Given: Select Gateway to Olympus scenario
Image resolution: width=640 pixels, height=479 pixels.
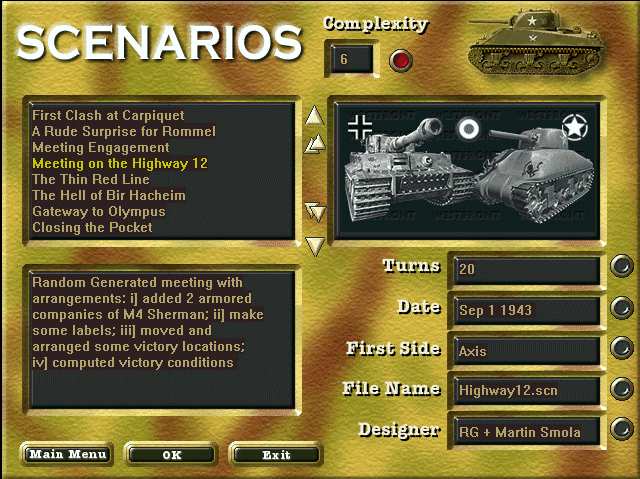Looking at the screenshot, I should (98, 211).
